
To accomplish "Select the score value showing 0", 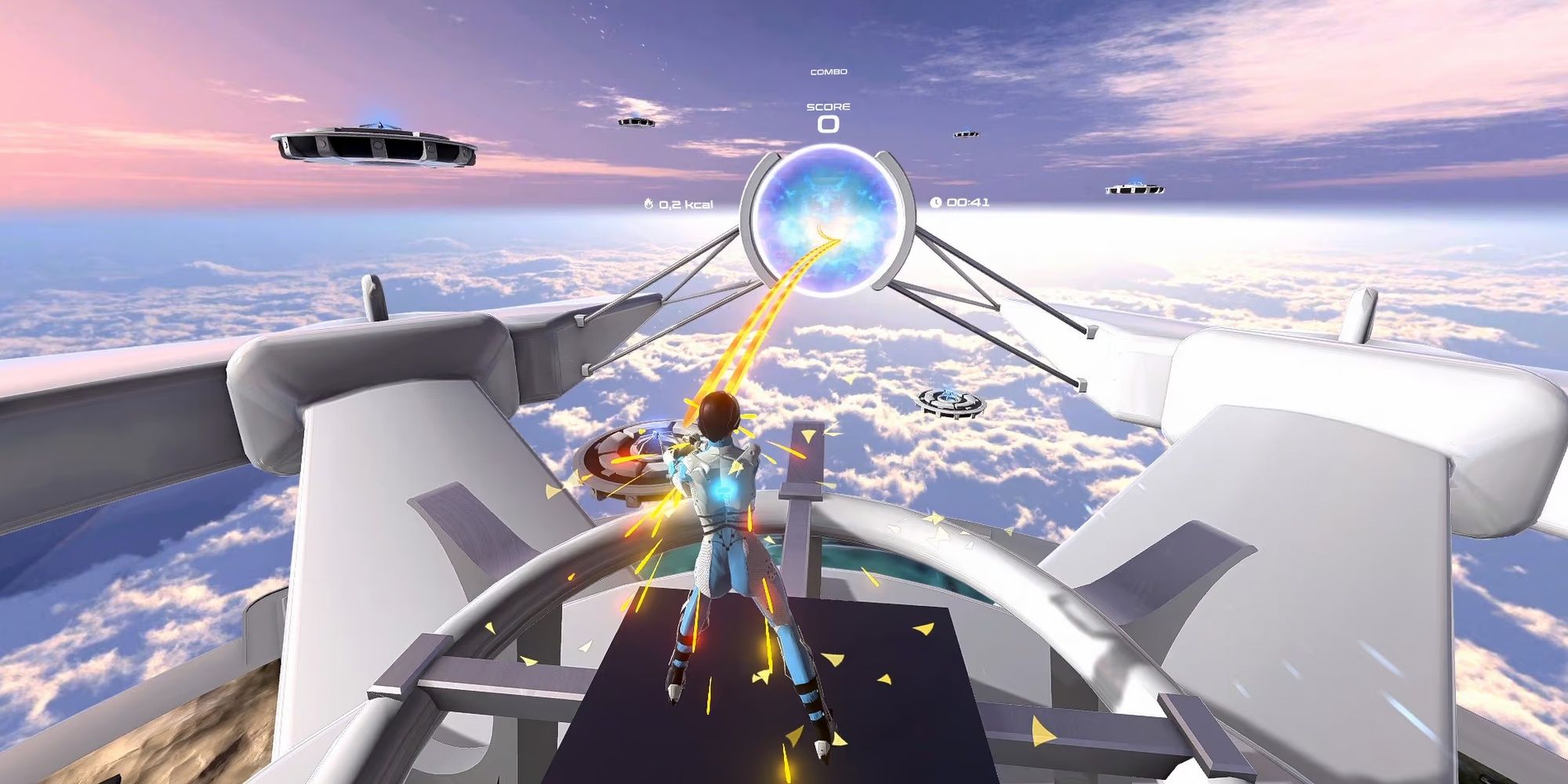I will 829,125.
